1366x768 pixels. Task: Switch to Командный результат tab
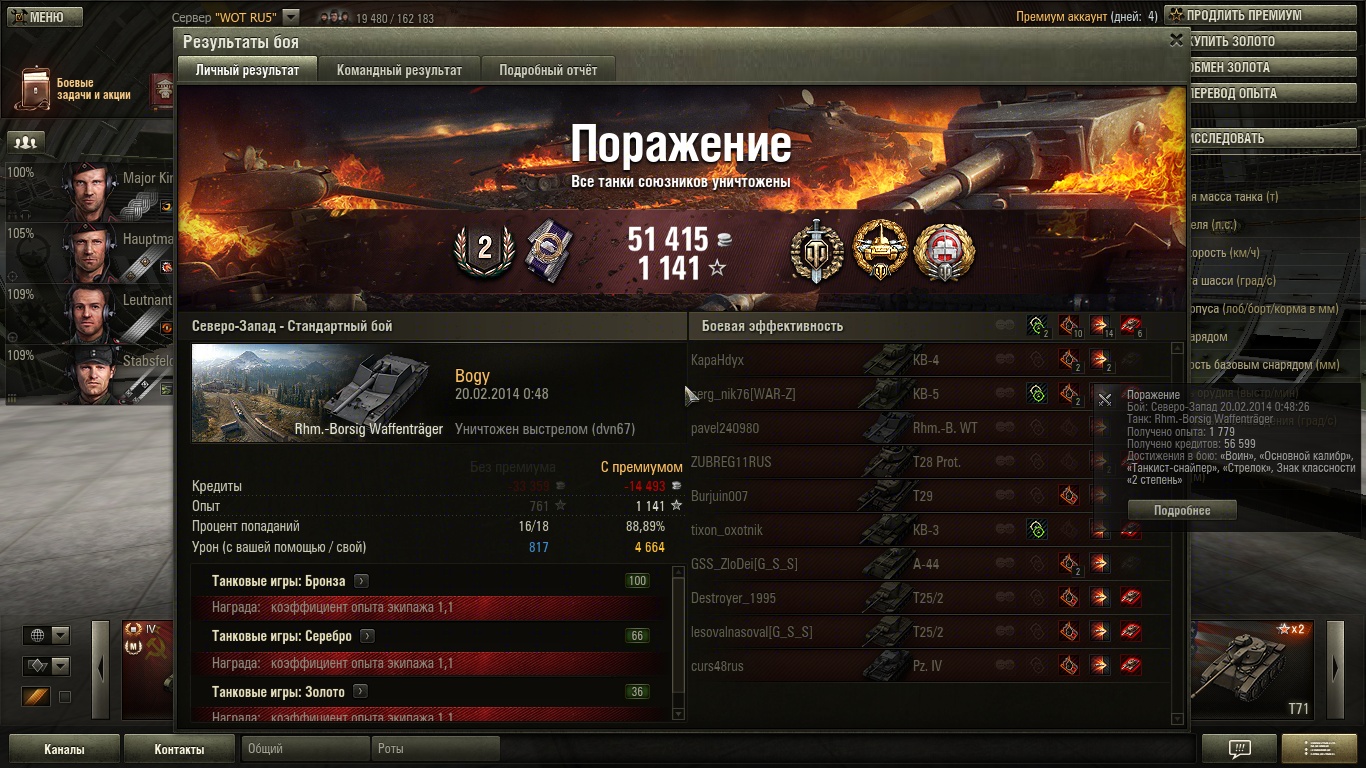pos(399,70)
